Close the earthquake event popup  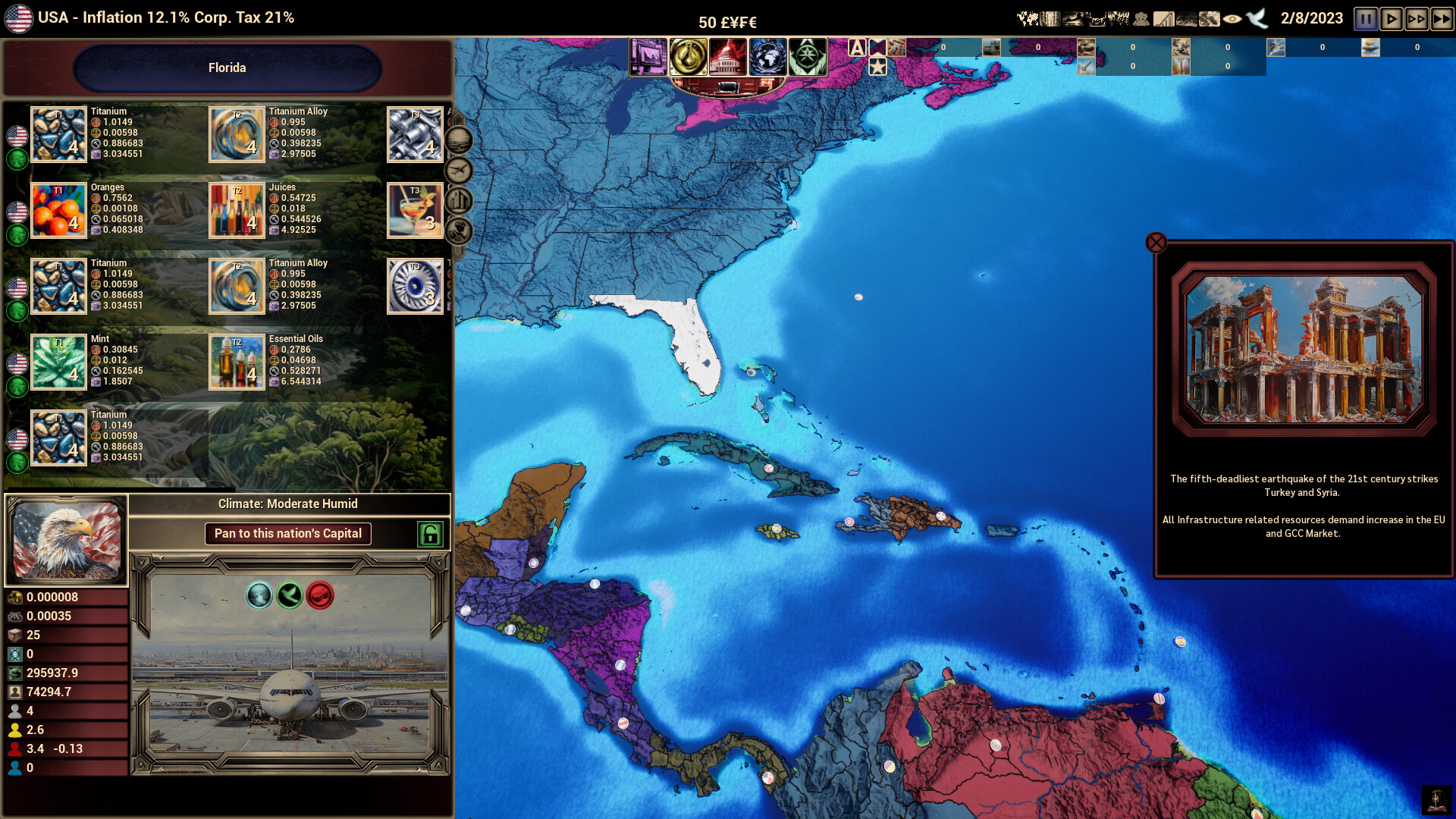(x=1156, y=242)
